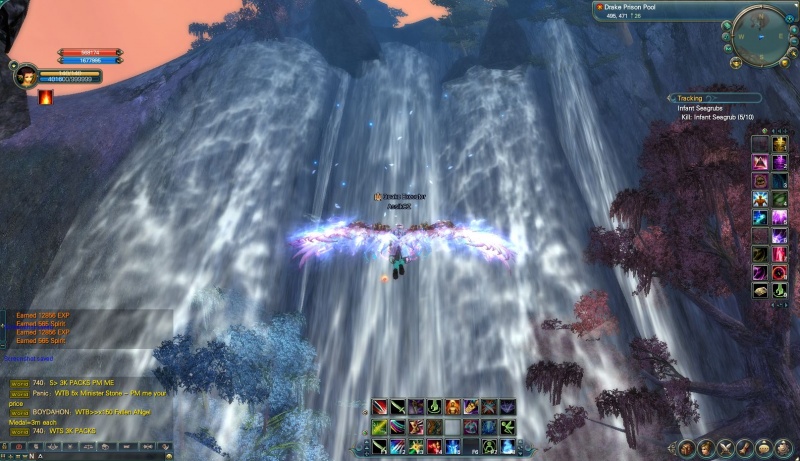Use the F1 green sword skill

click(380, 446)
